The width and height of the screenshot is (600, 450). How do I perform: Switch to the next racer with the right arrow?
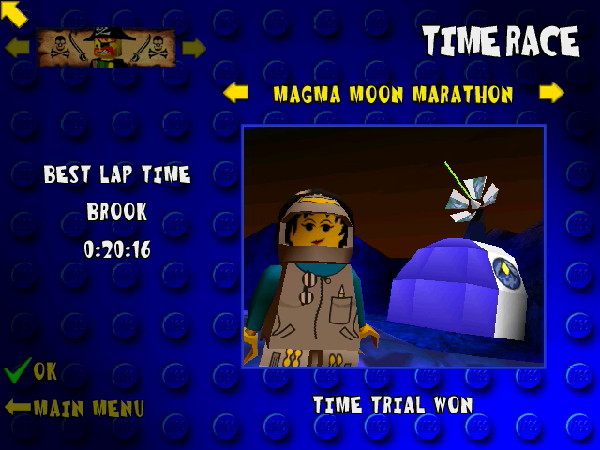[193, 47]
